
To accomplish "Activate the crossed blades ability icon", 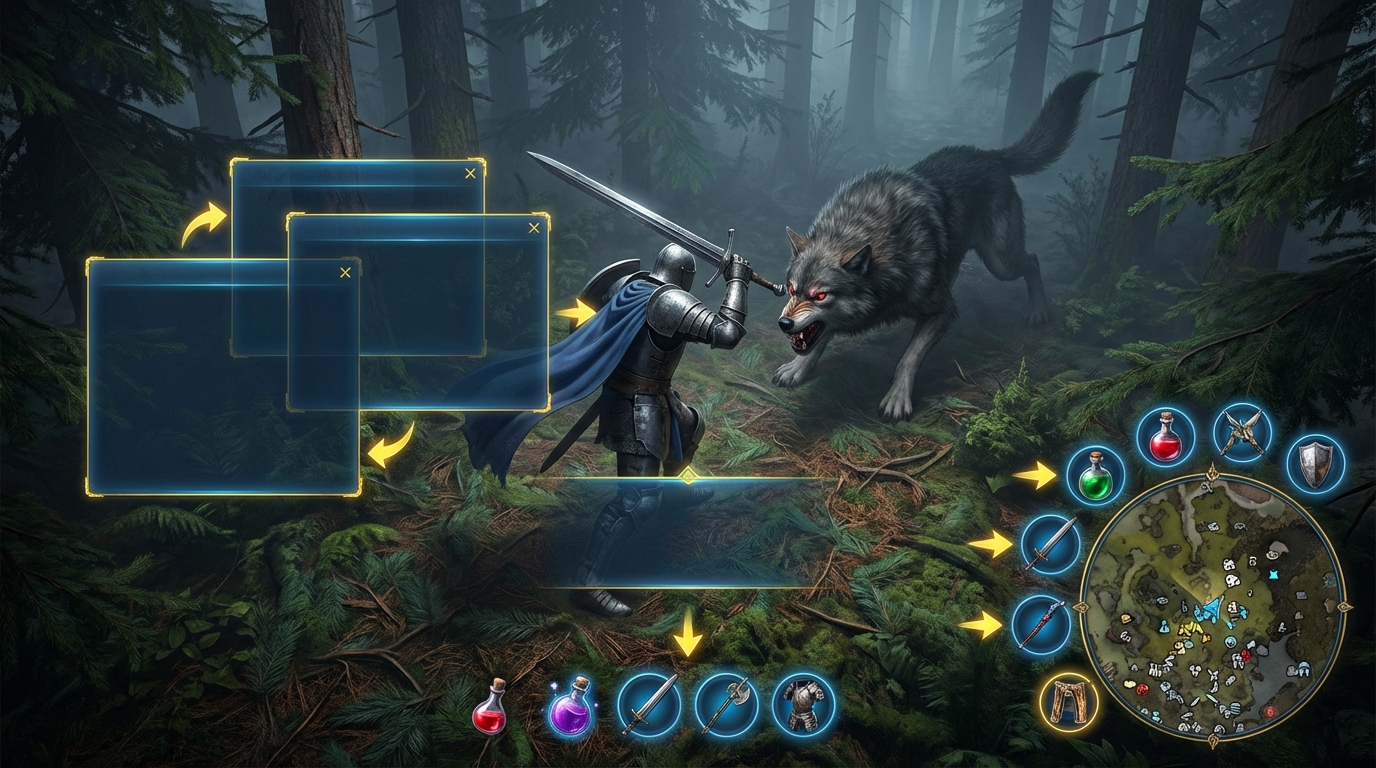I will tap(1242, 434).
